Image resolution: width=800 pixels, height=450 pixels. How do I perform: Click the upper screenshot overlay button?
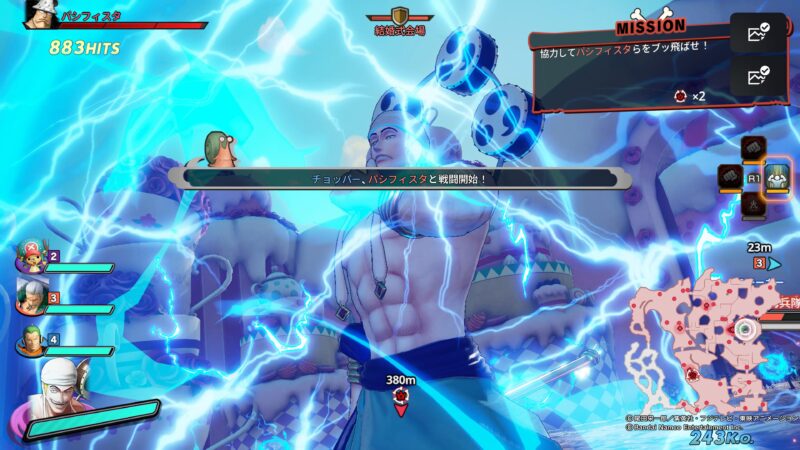[757, 33]
